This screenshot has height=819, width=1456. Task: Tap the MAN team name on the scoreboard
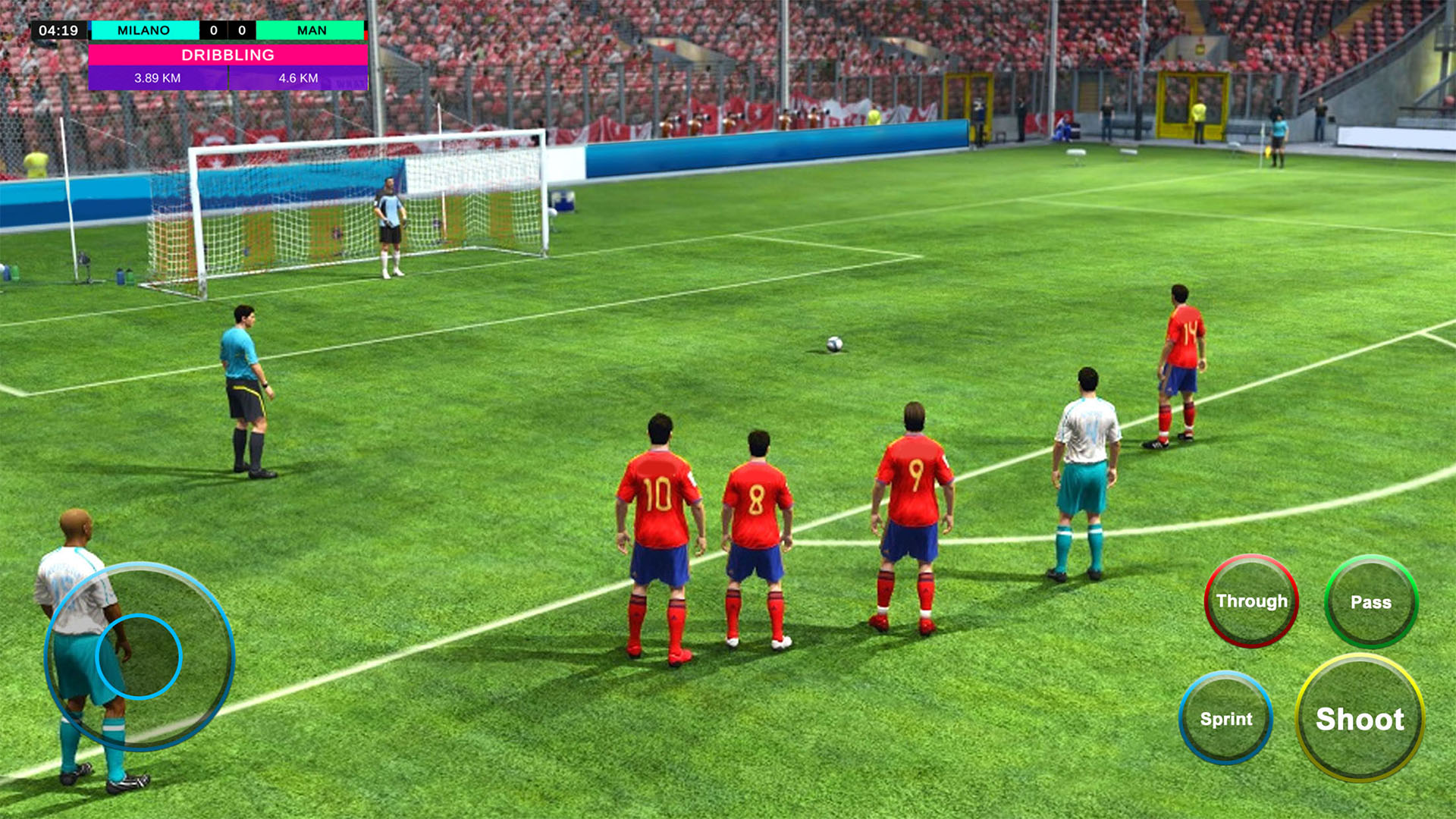pyautogui.click(x=312, y=30)
